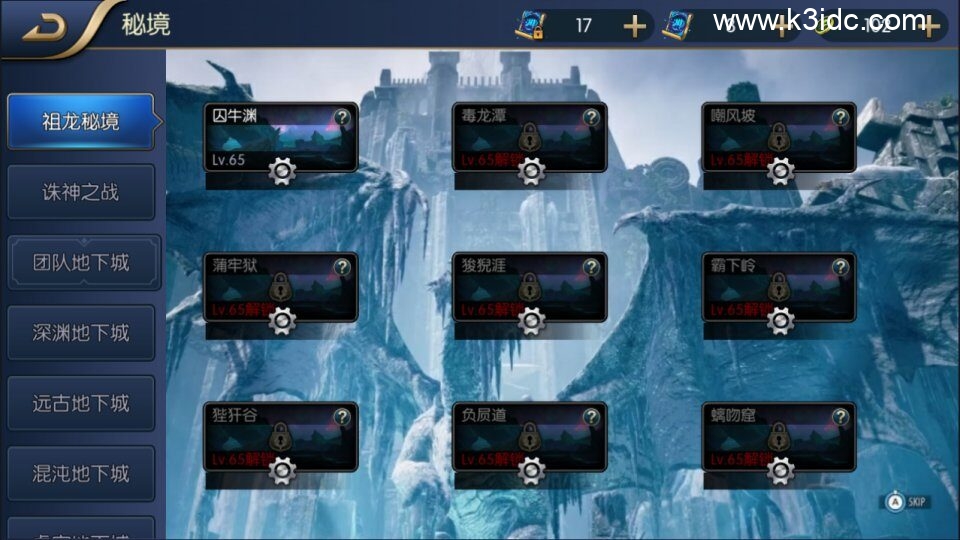Image resolution: width=960 pixels, height=540 pixels.
Task: Switch to the 诛神之战 tab
Action: click(81, 192)
